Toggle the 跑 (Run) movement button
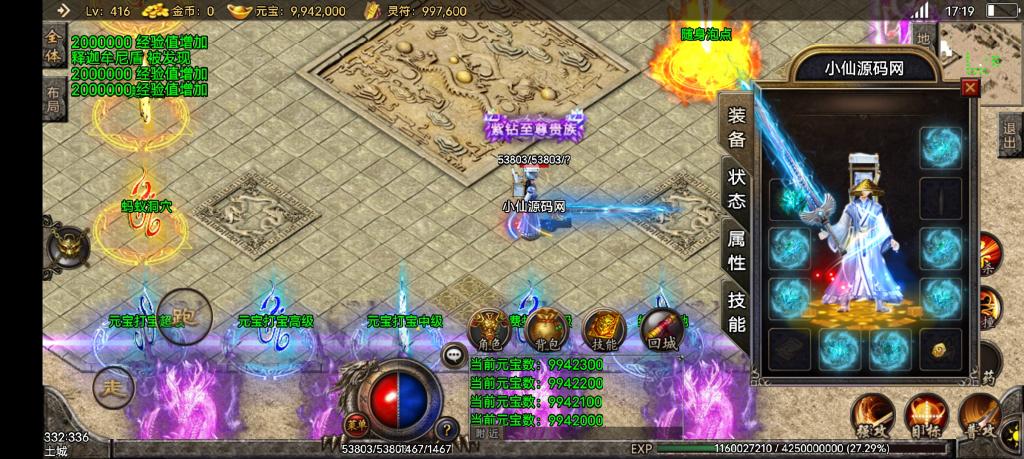Image resolution: width=1024 pixels, height=459 pixels. coord(183,316)
